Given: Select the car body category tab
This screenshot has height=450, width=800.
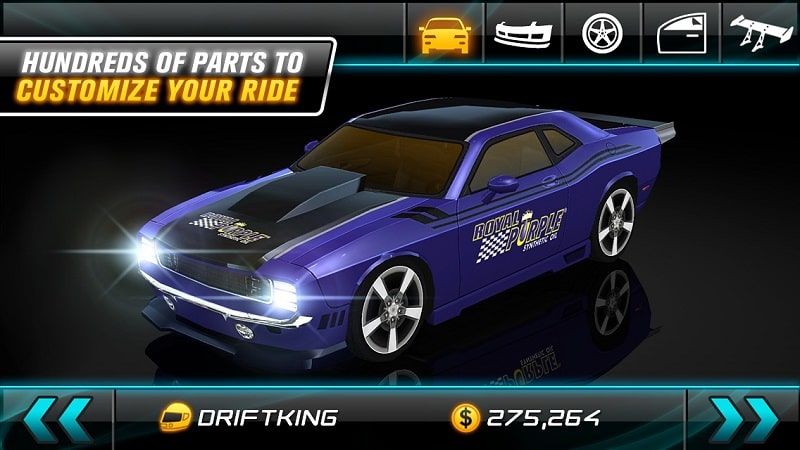Looking at the screenshot, I should coord(445,31).
